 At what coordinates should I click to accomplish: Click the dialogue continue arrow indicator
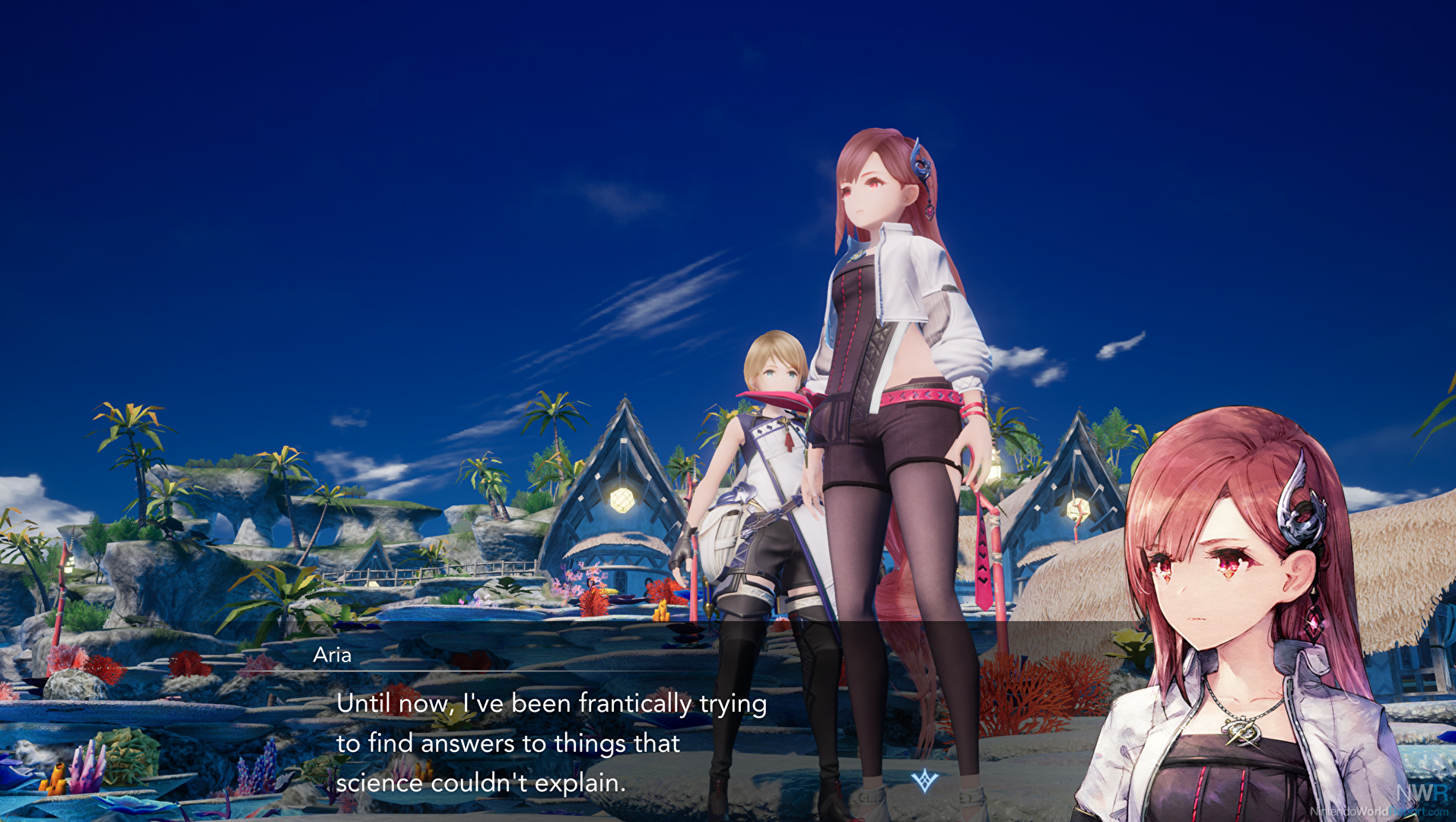[924, 780]
